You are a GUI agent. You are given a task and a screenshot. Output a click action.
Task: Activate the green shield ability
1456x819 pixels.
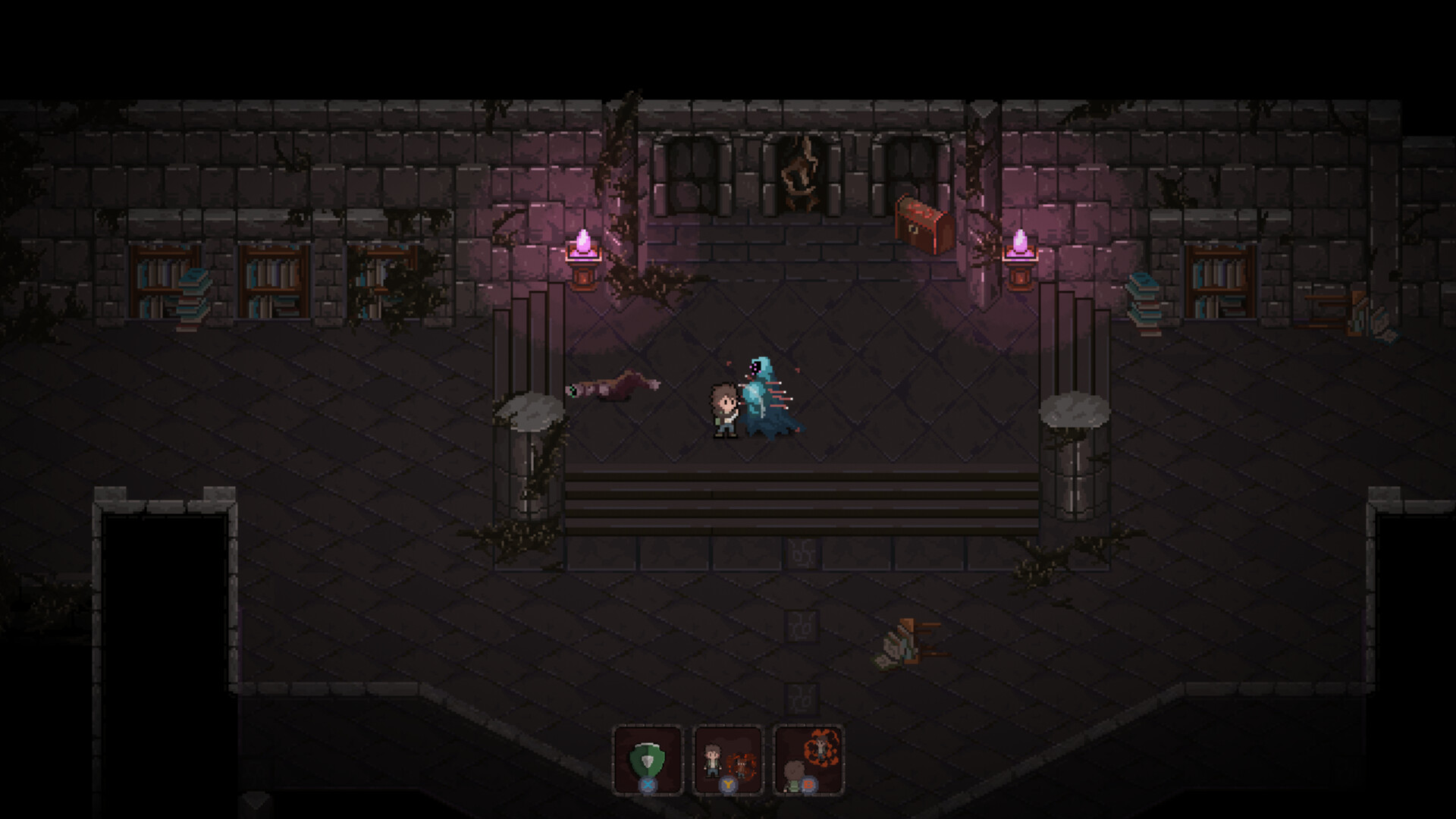[648, 760]
